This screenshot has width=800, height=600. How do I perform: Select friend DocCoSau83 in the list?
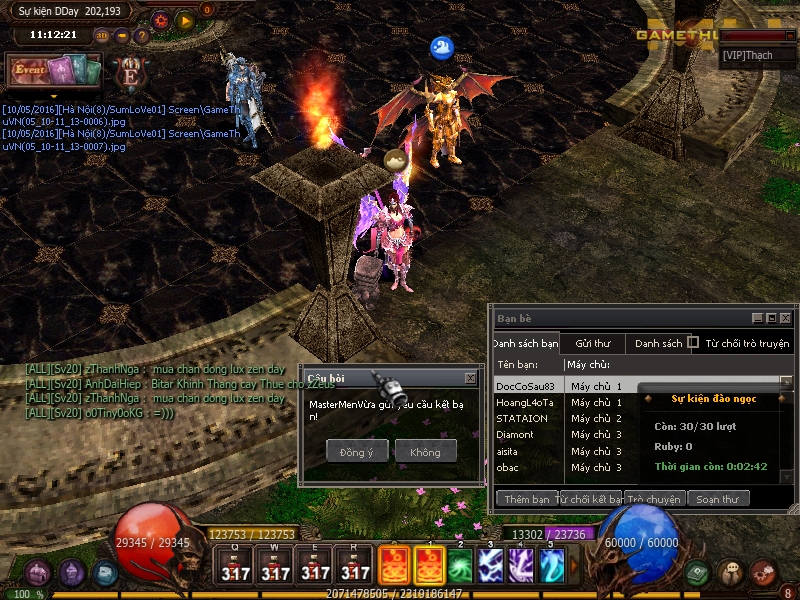tap(525, 386)
